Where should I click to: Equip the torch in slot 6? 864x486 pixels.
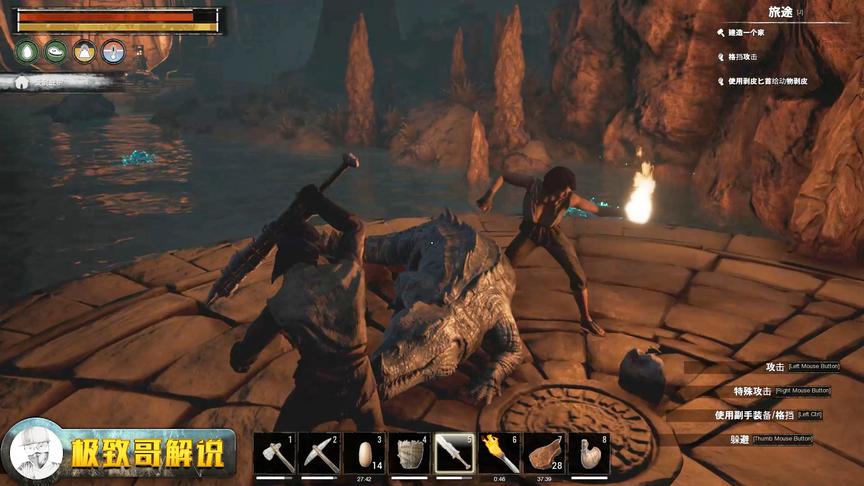click(x=499, y=454)
